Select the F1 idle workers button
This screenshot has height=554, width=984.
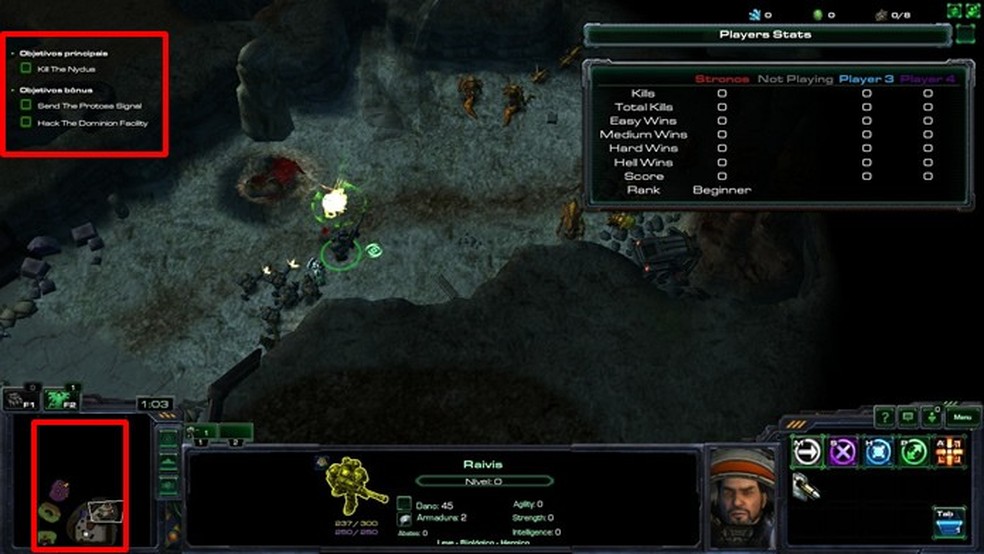tap(20, 399)
